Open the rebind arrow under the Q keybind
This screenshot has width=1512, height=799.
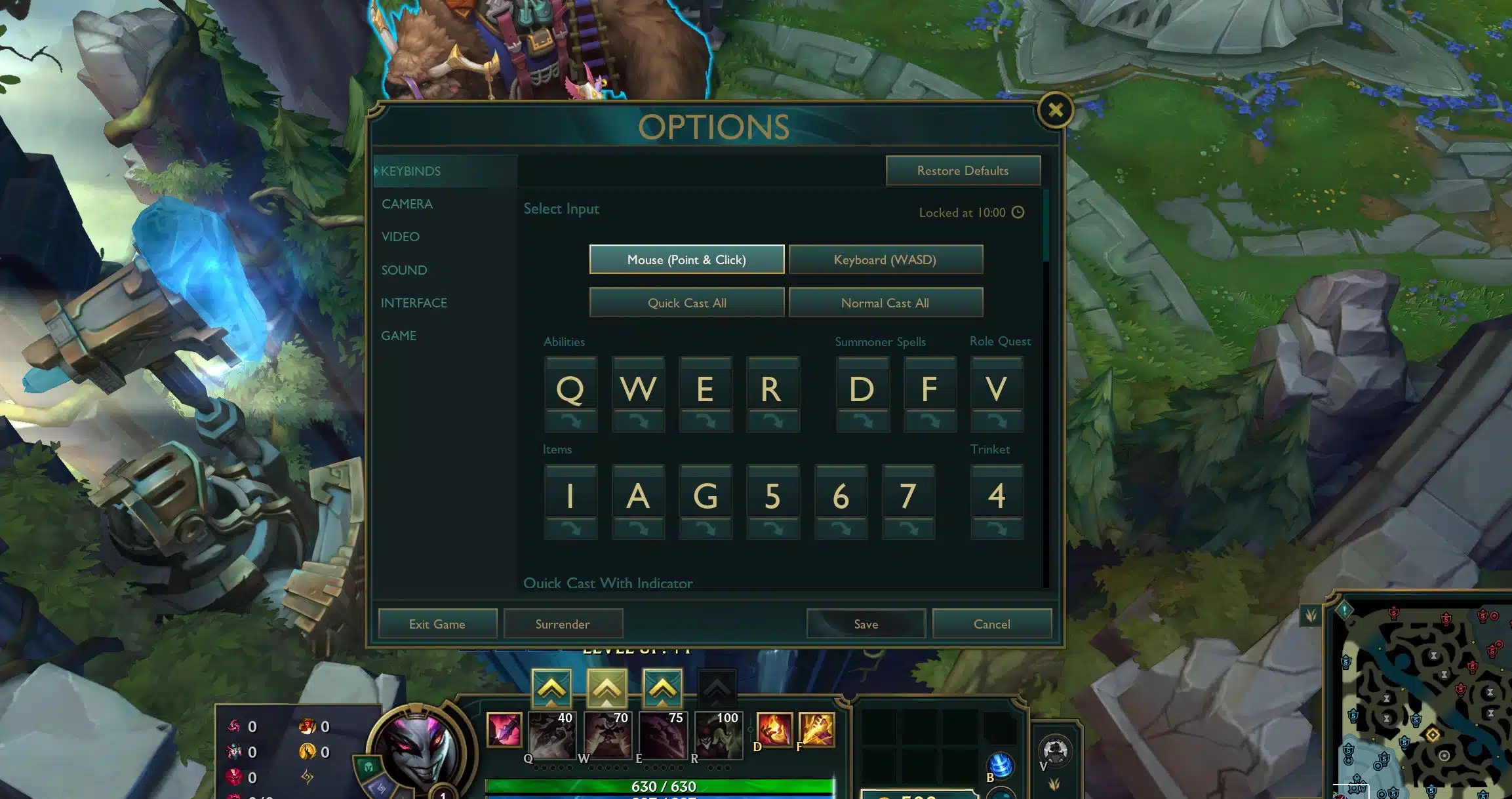click(570, 421)
